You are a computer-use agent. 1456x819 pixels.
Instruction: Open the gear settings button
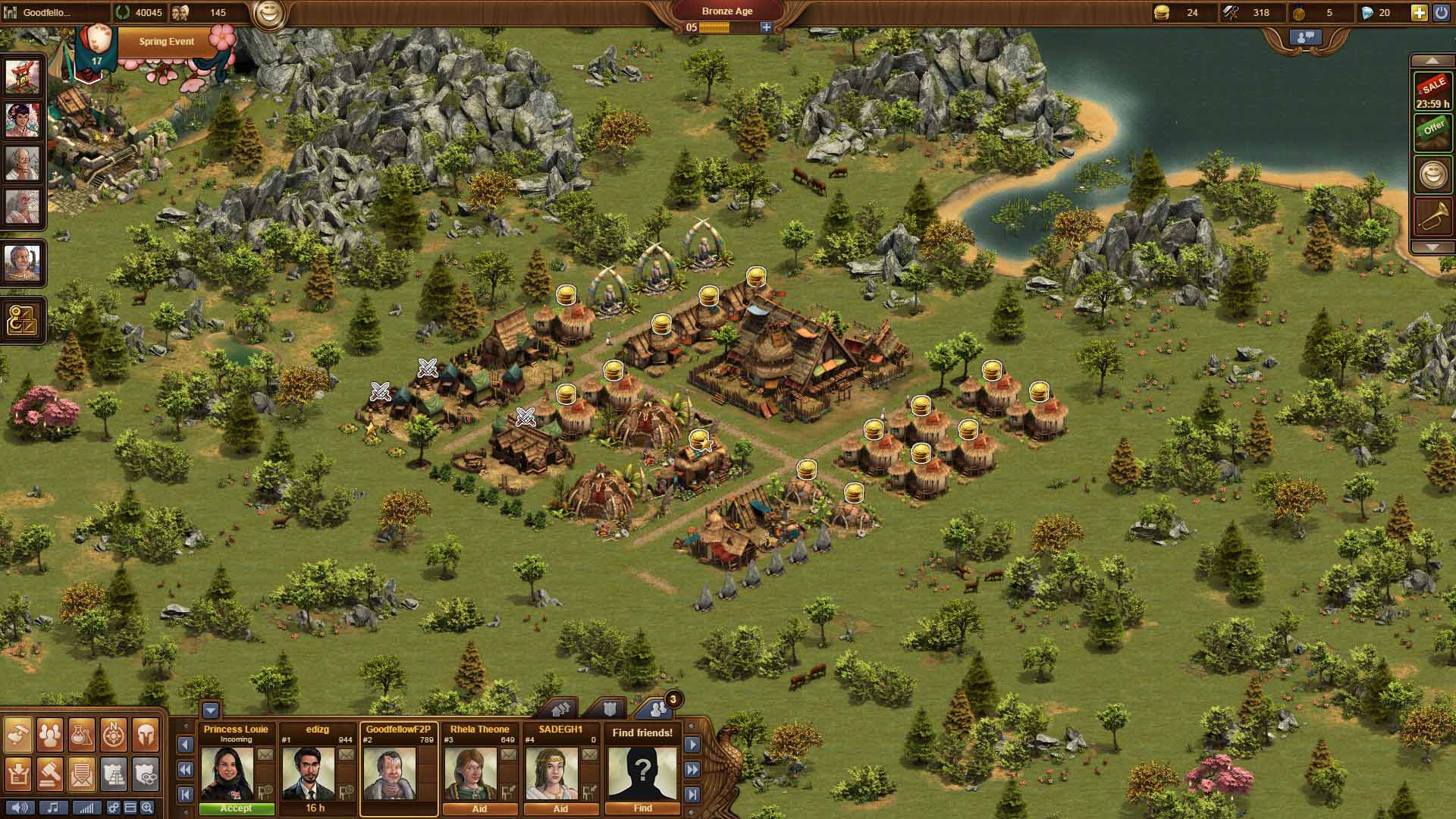[113, 808]
